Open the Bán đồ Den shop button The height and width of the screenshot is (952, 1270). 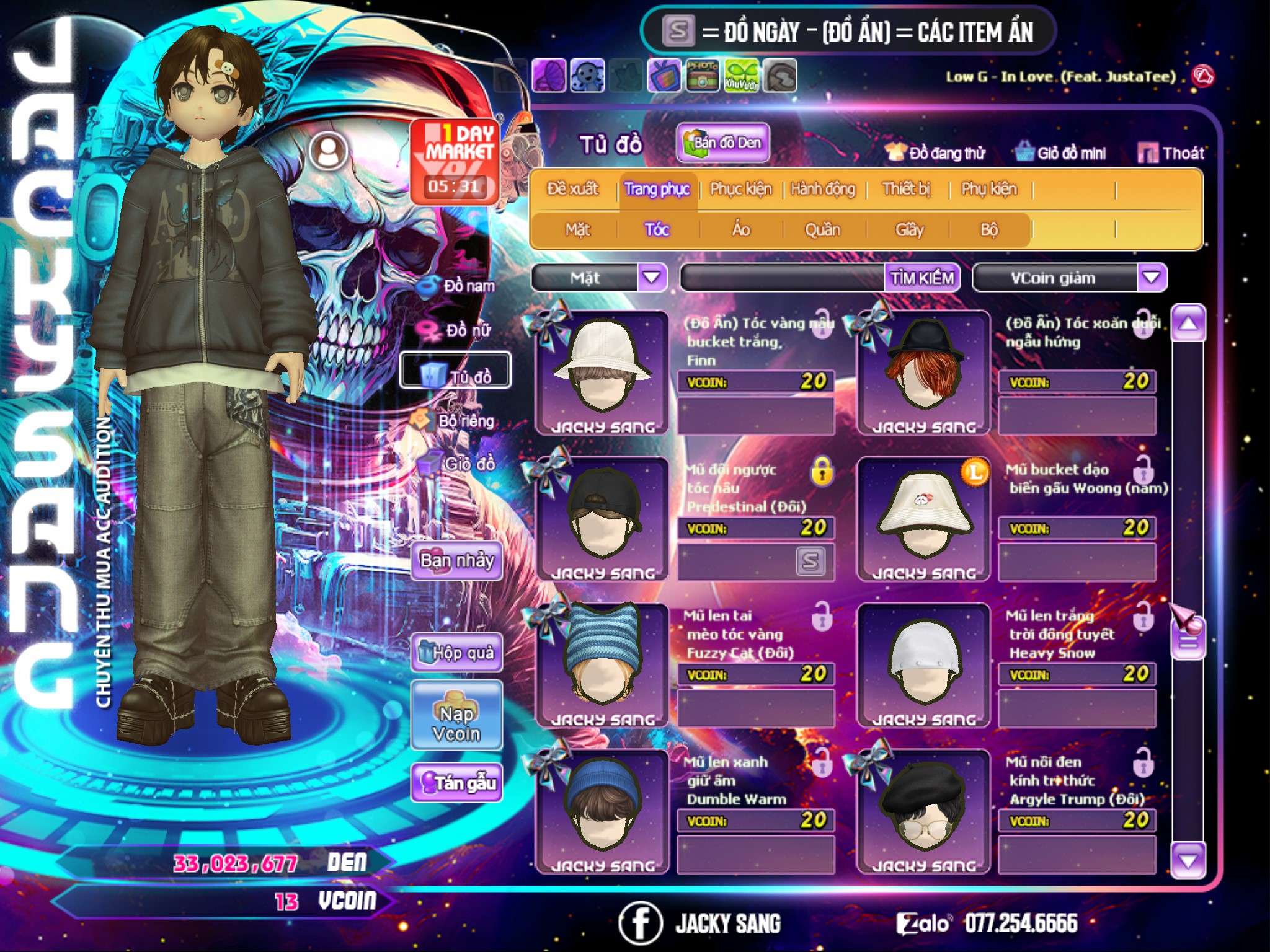723,143
